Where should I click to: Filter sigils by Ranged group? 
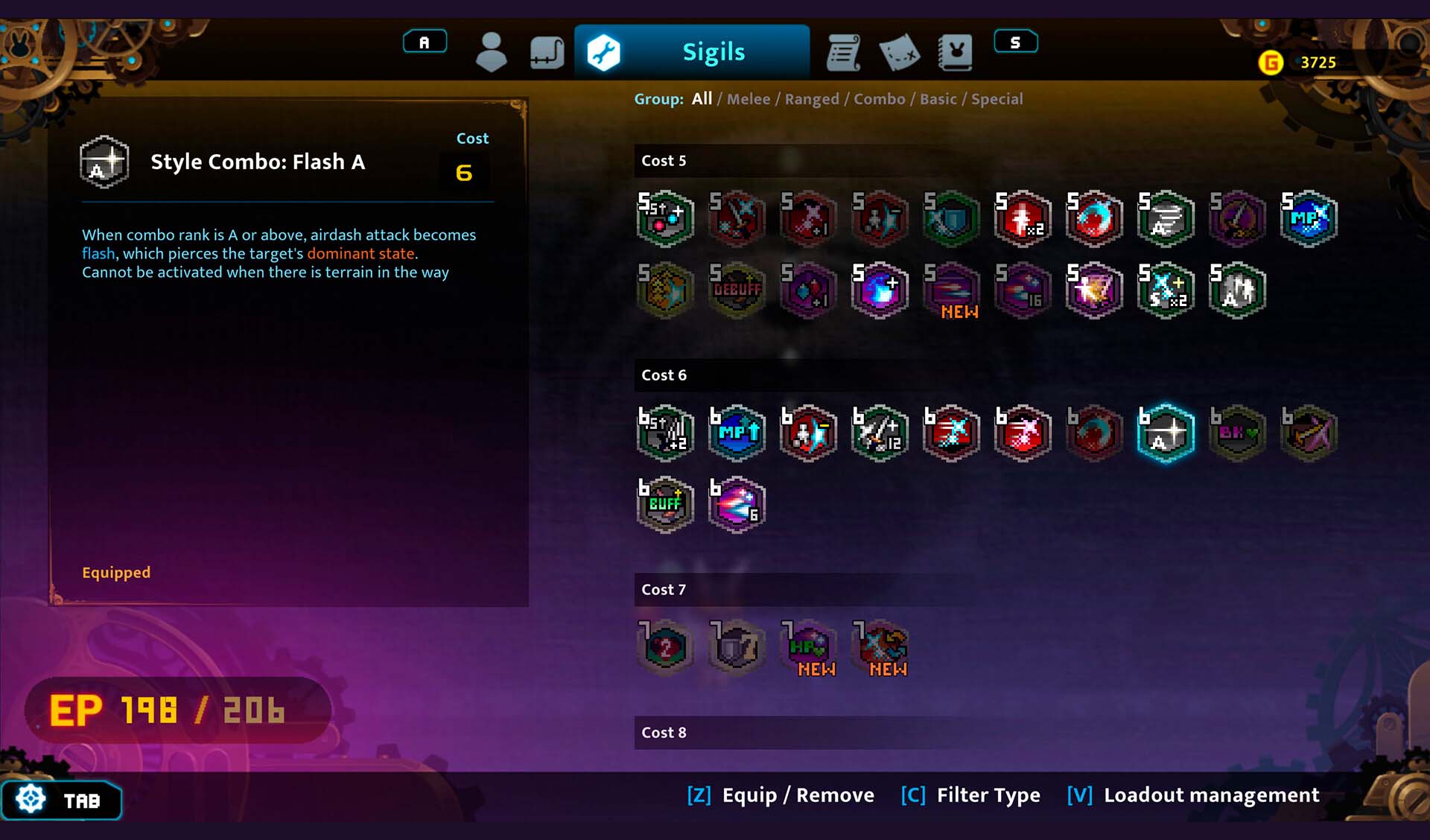[812, 99]
